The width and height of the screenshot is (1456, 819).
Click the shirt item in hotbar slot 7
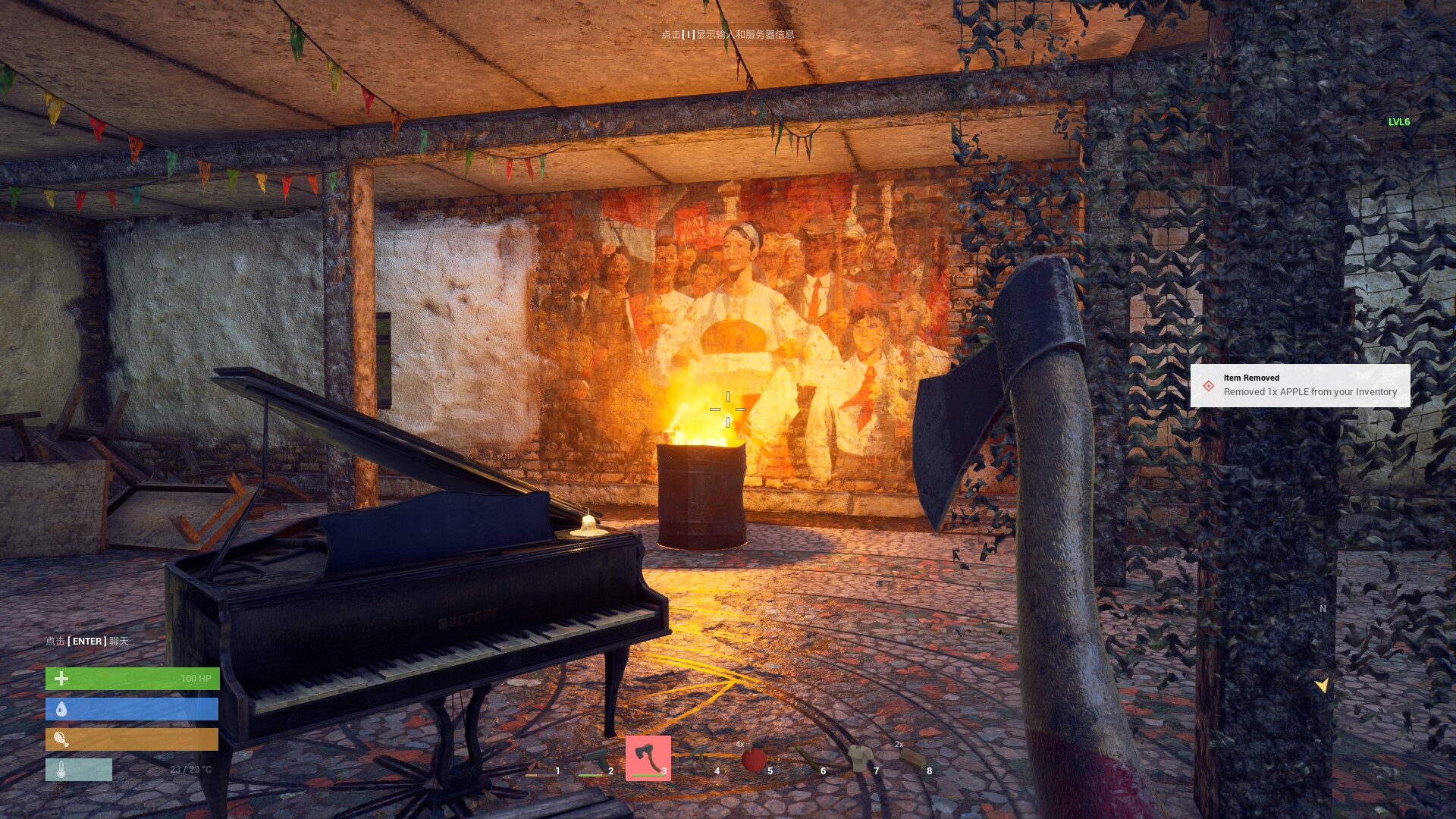859,758
